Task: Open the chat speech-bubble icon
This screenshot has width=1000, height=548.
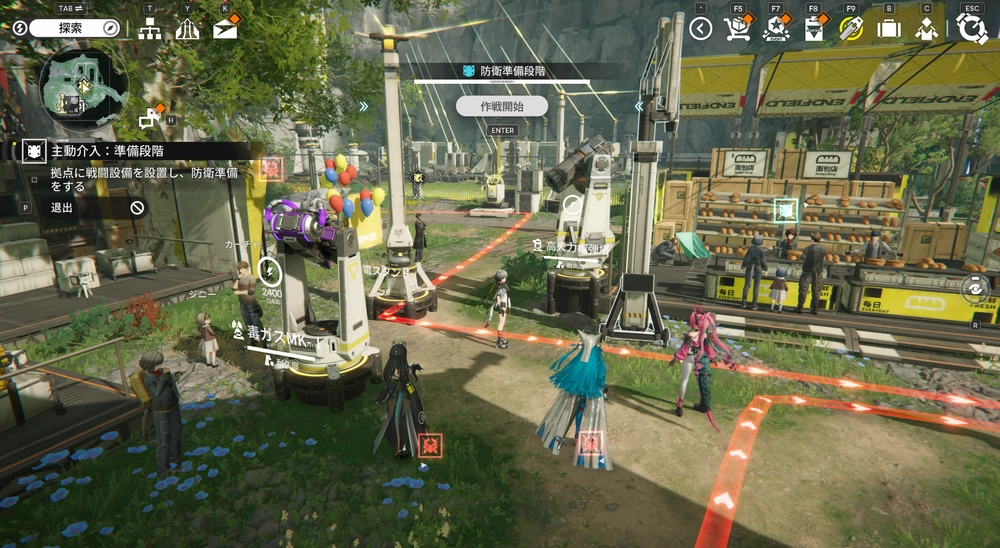Action: pos(150,118)
